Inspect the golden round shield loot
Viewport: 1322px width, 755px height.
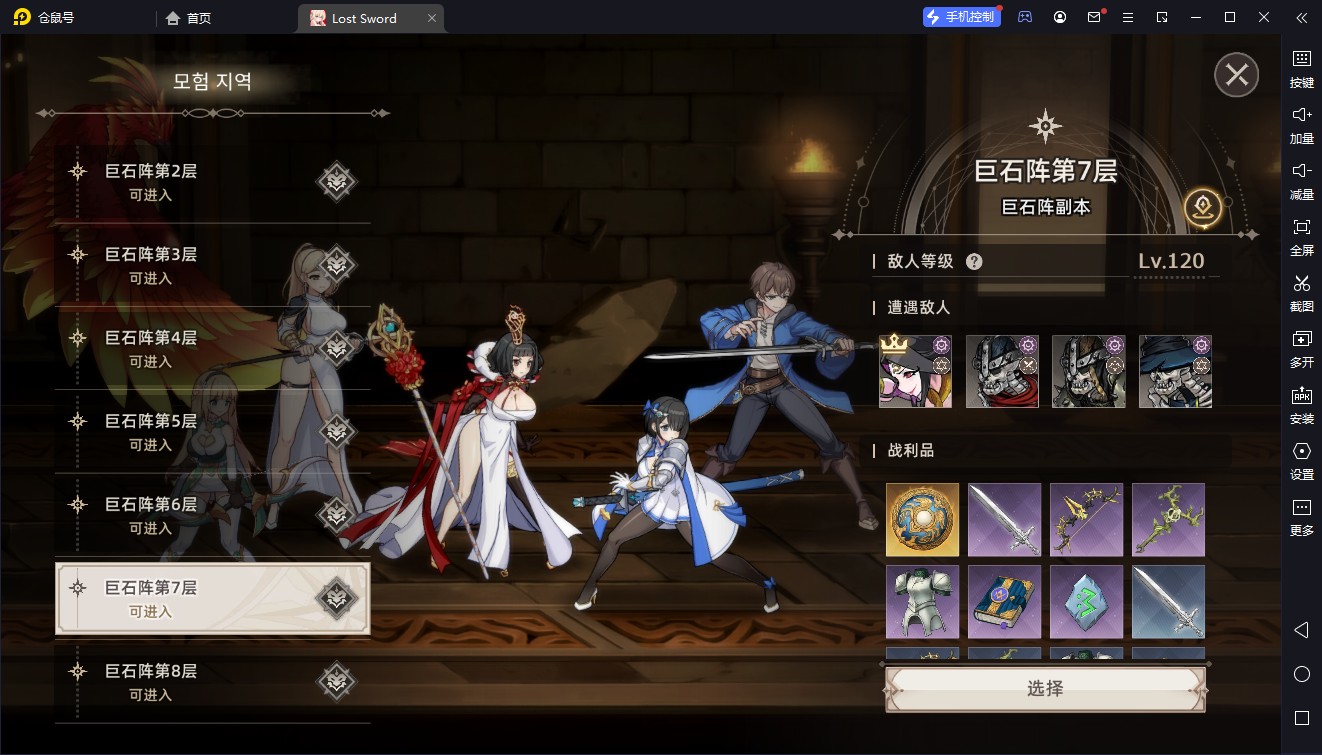[x=922, y=520]
